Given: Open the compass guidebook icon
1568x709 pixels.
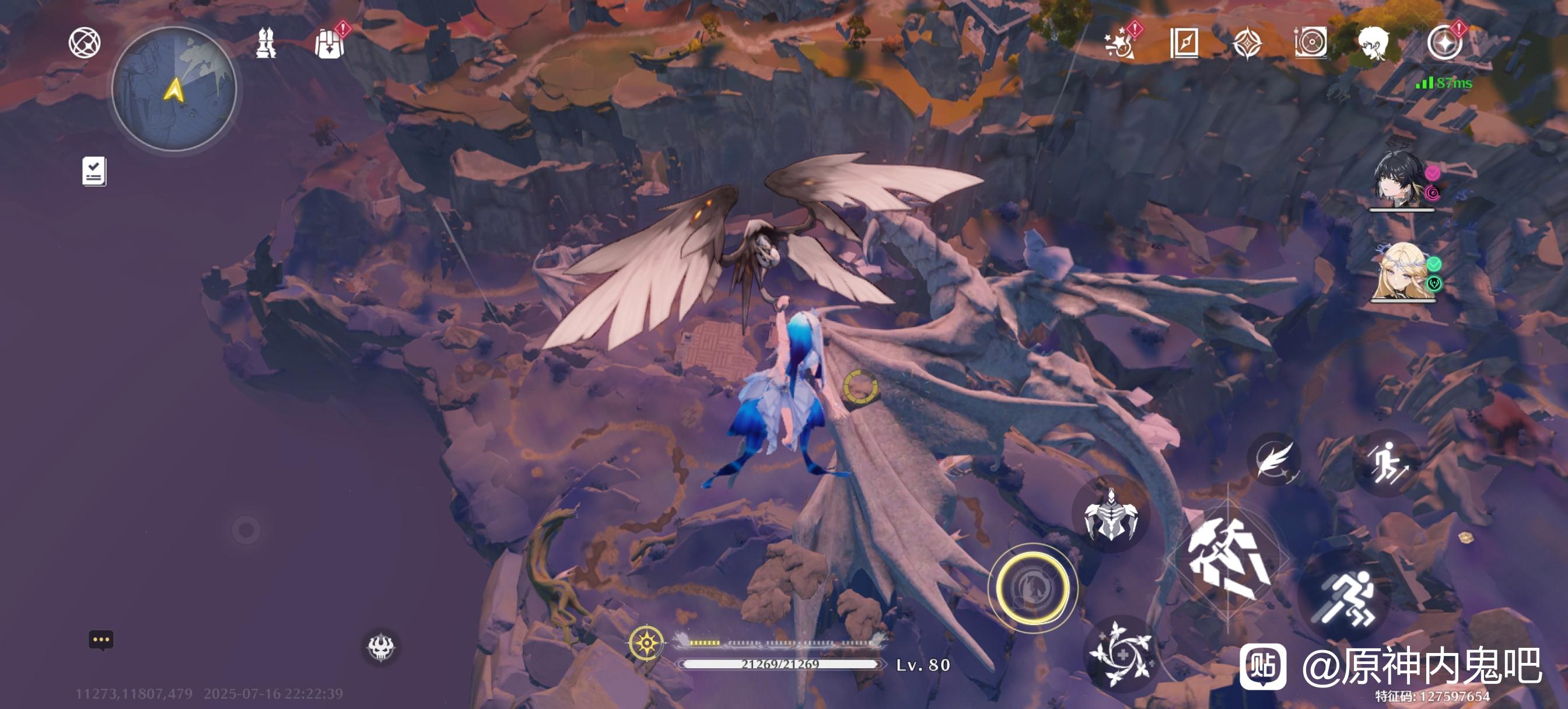Looking at the screenshot, I should [x=1184, y=43].
